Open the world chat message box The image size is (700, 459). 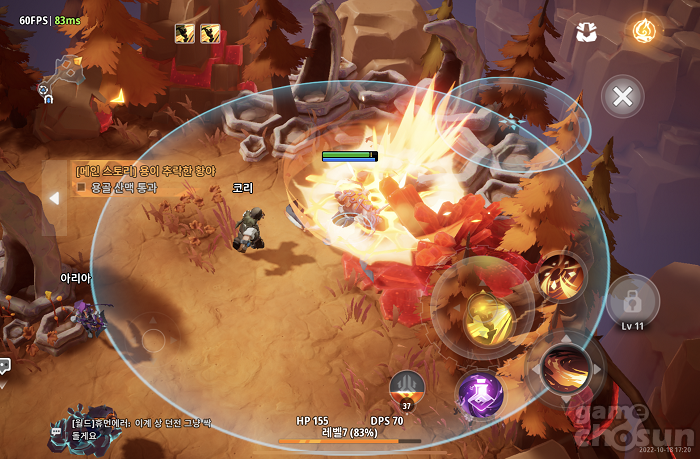click(x=135, y=428)
